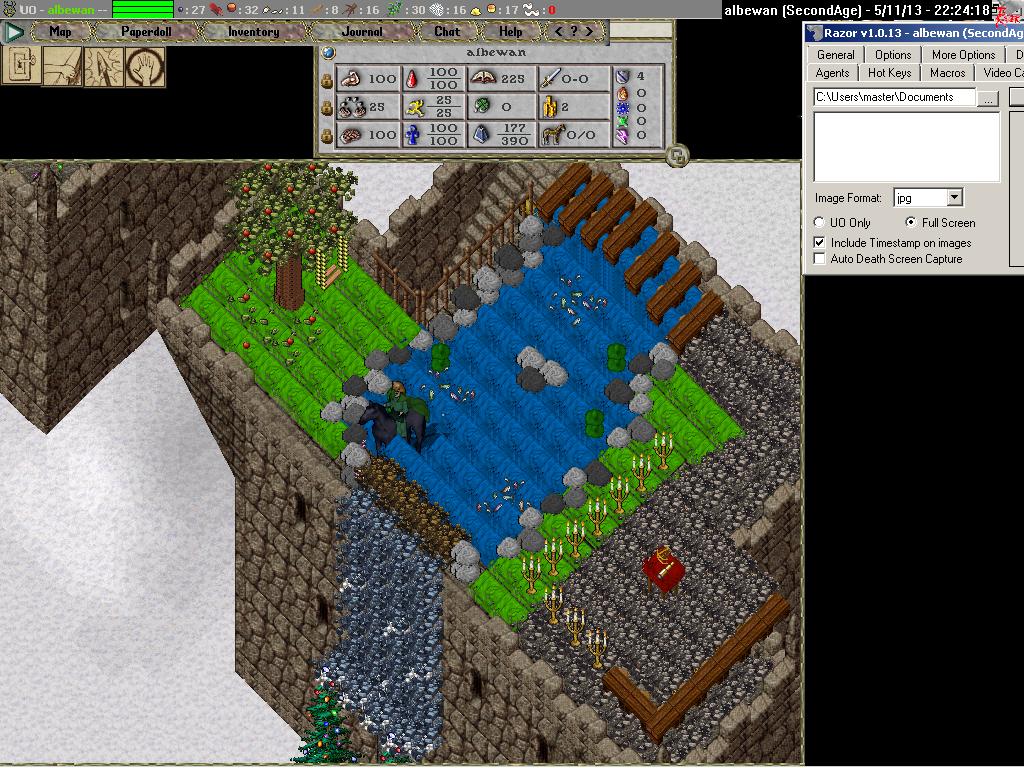Activate the open palm in circle skill icon
The width and height of the screenshot is (1024, 768).
click(x=146, y=66)
